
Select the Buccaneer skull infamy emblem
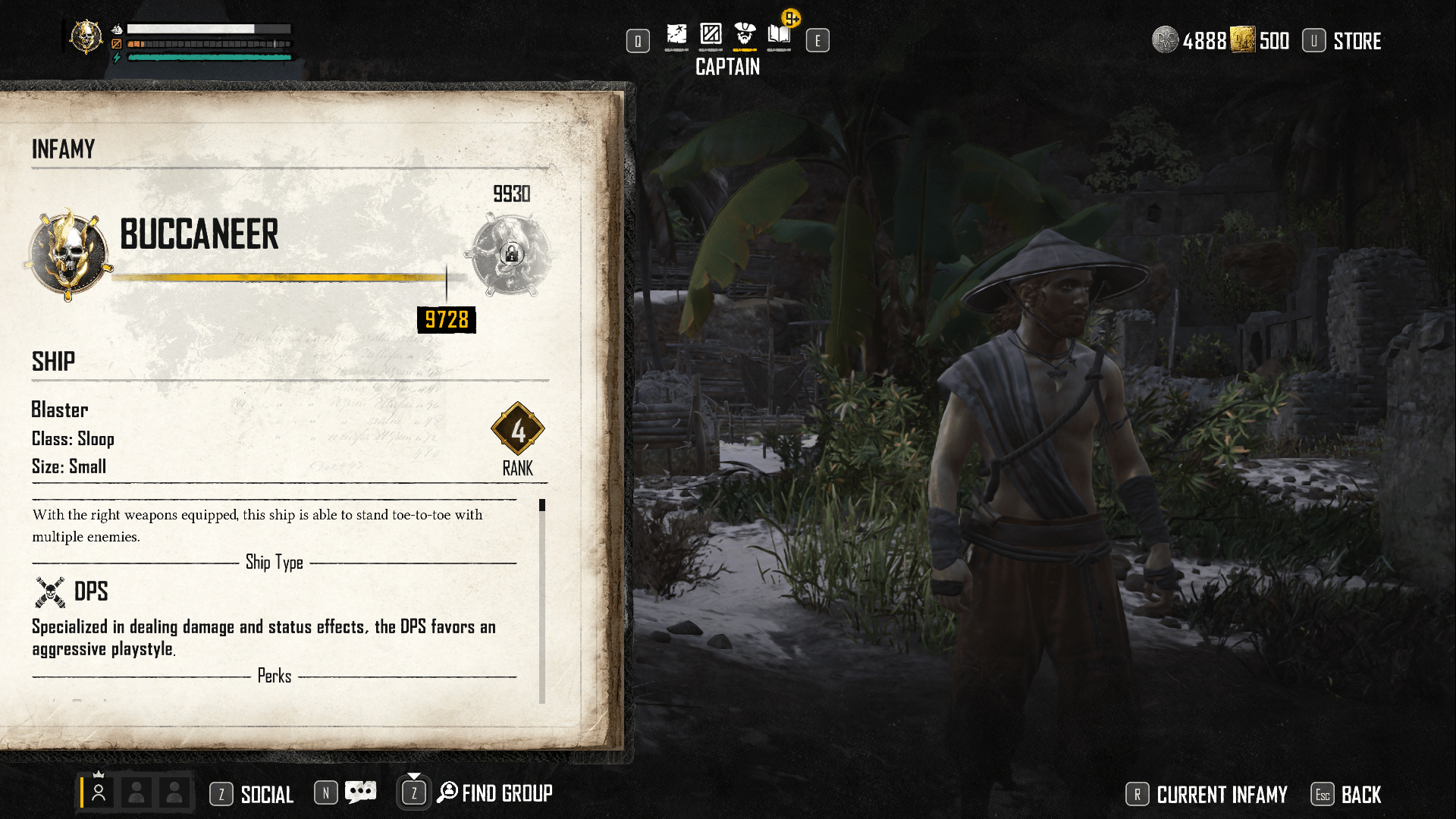coord(68,254)
